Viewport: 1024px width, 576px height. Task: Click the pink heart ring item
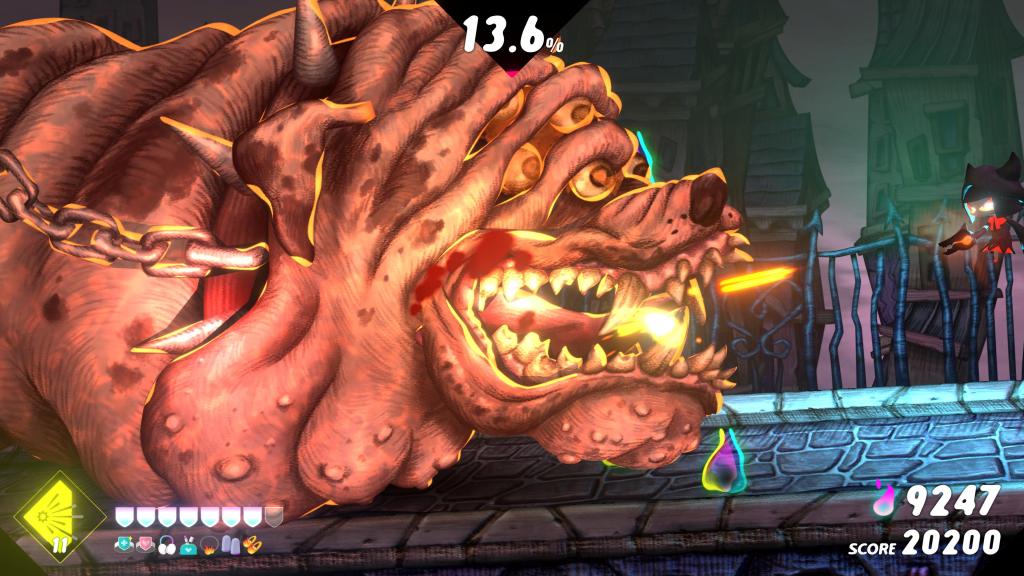[x=146, y=545]
